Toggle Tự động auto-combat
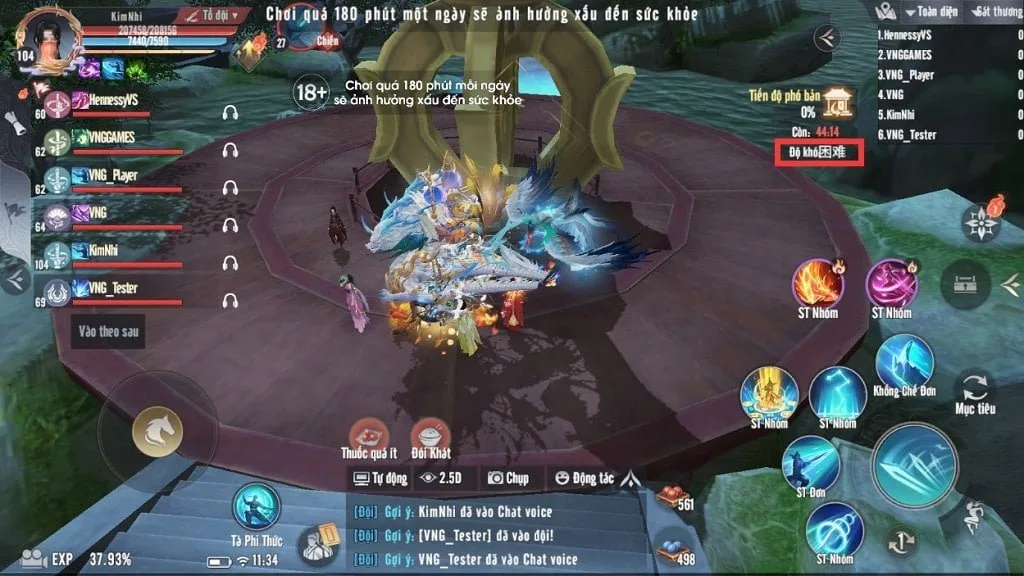Viewport: 1024px width, 576px height. pyautogui.click(x=381, y=478)
